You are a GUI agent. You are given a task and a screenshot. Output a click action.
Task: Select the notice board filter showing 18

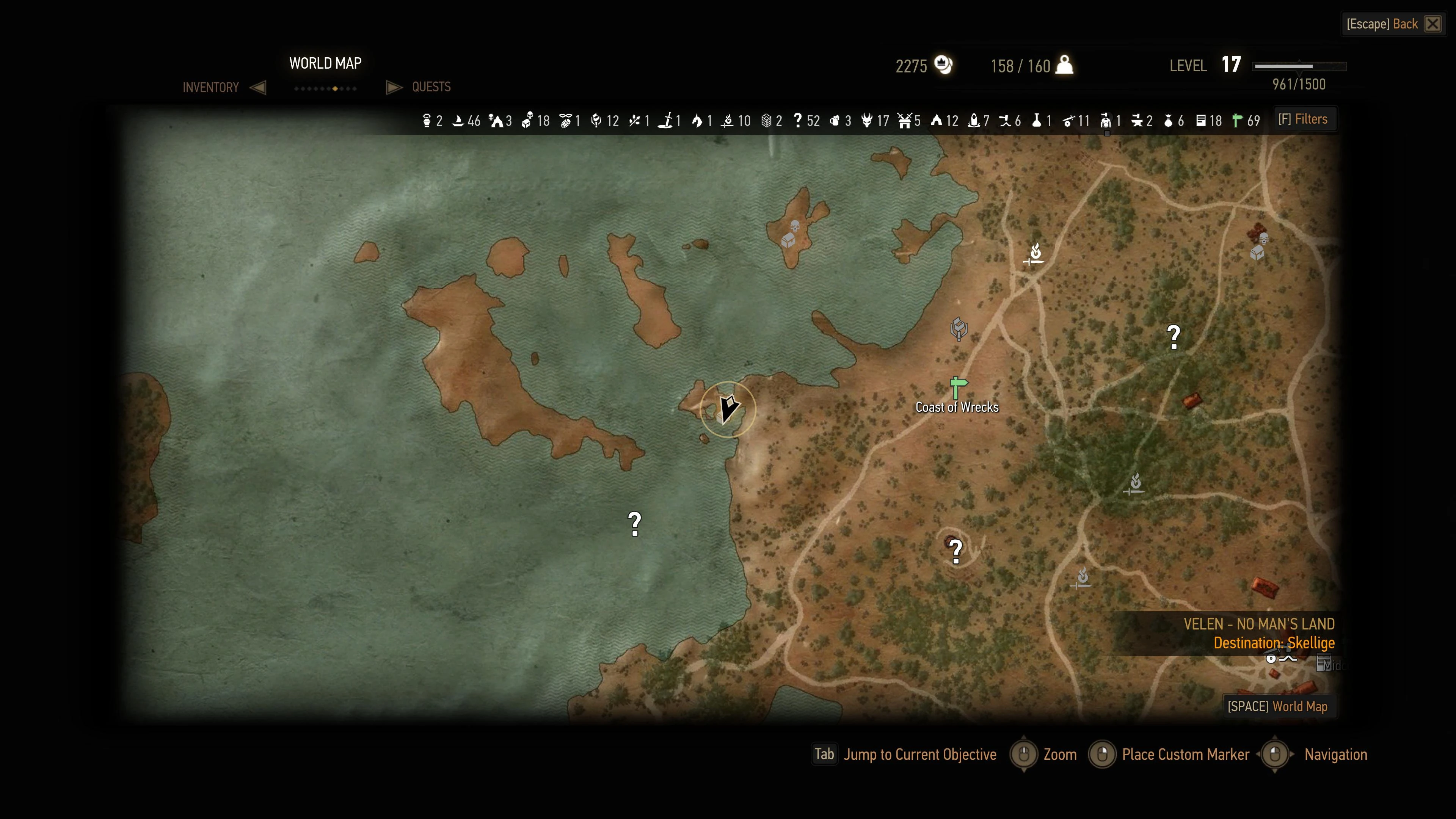pos(1201,121)
